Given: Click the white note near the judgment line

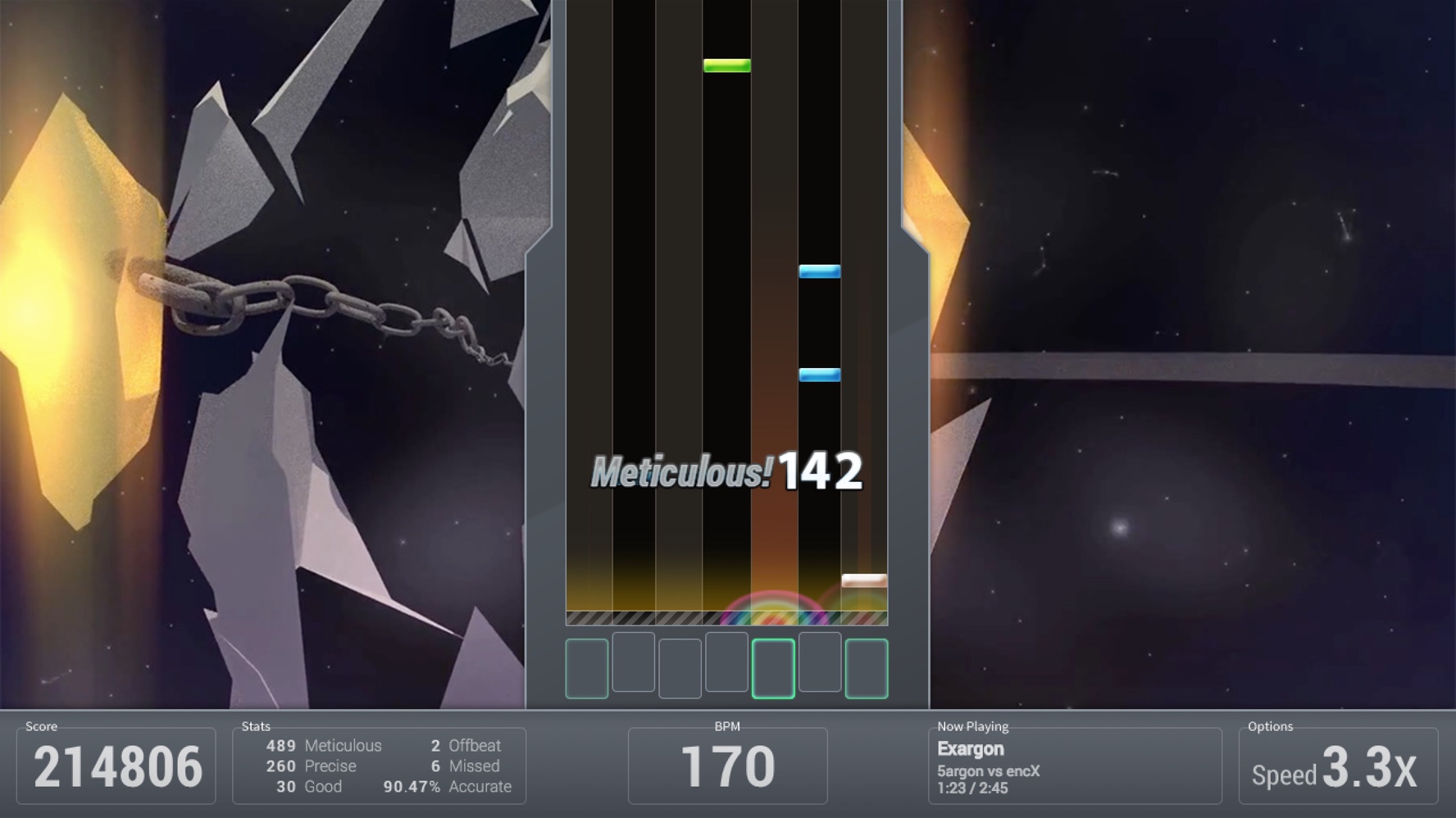Looking at the screenshot, I should (866, 580).
